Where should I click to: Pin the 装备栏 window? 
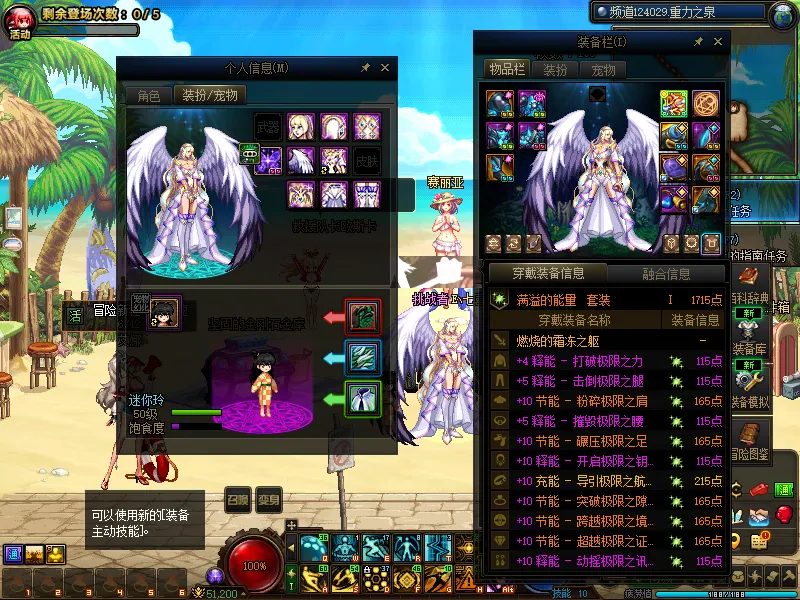(x=698, y=42)
